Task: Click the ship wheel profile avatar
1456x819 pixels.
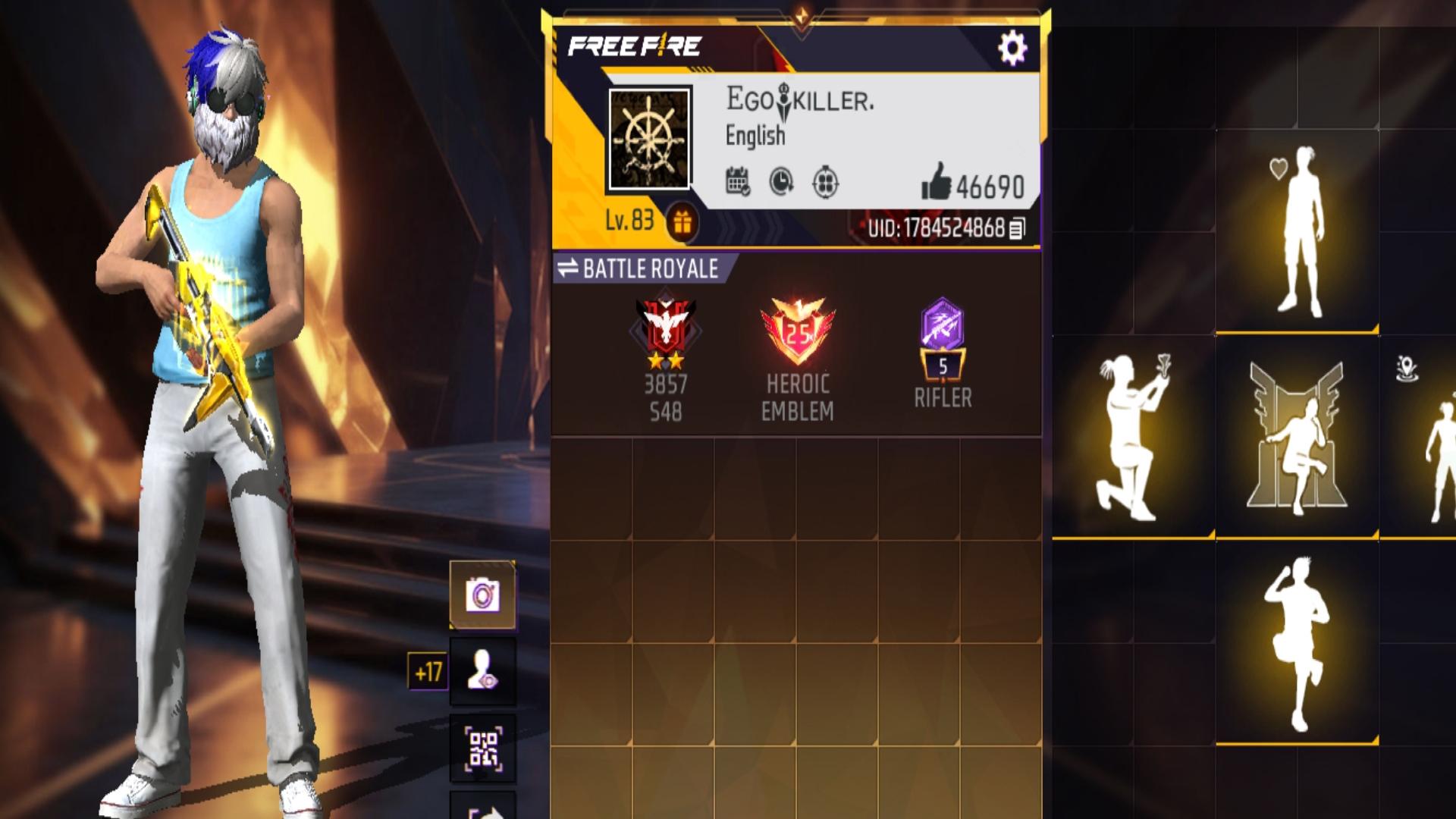Action: (x=650, y=139)
